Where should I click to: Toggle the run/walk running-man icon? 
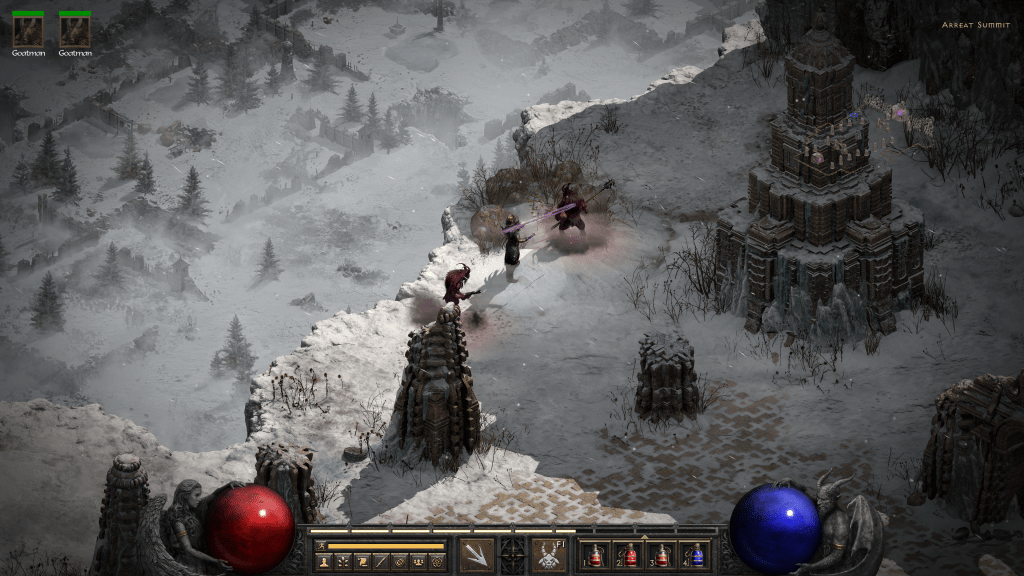320,546
